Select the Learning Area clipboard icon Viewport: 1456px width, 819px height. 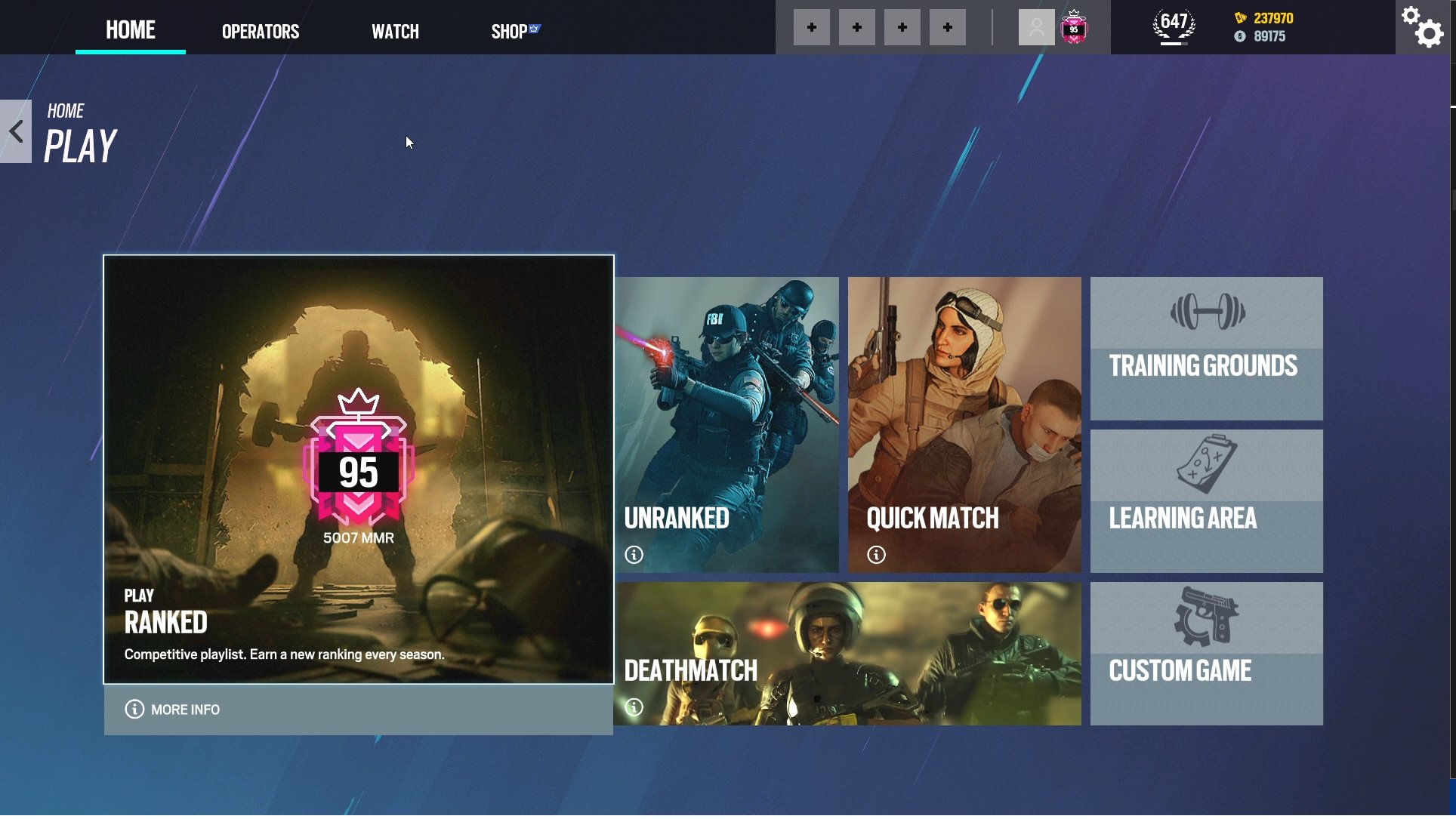click(x=1206, y=465)
